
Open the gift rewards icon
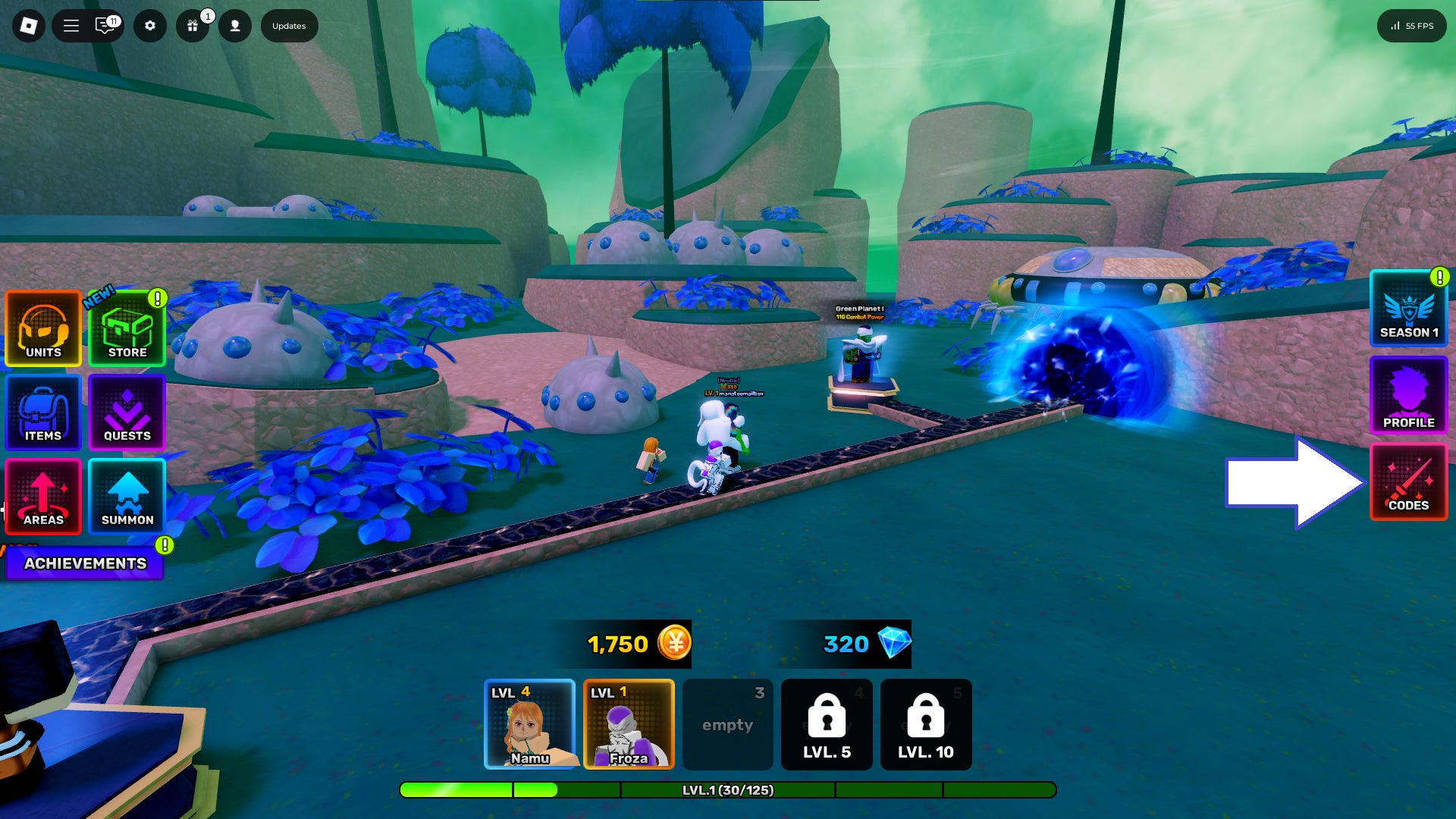point(193,26)
